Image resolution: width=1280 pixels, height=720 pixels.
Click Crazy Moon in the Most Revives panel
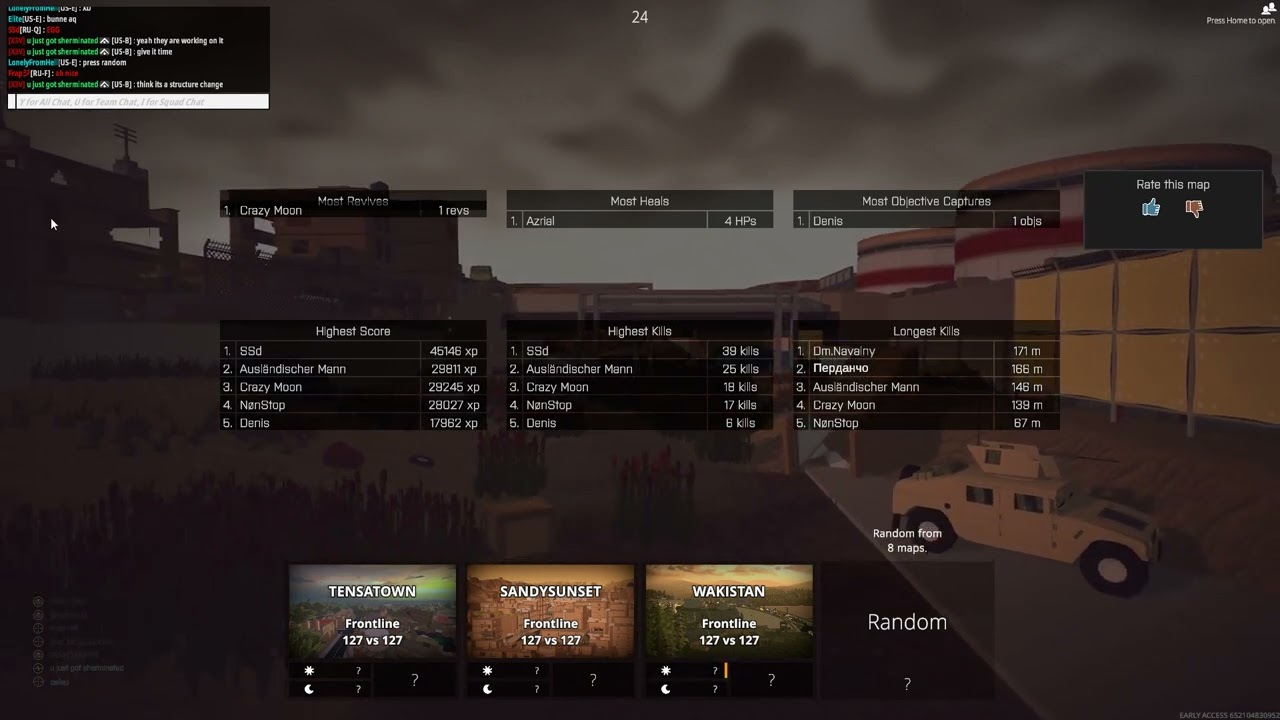click(x=270, y=210)
